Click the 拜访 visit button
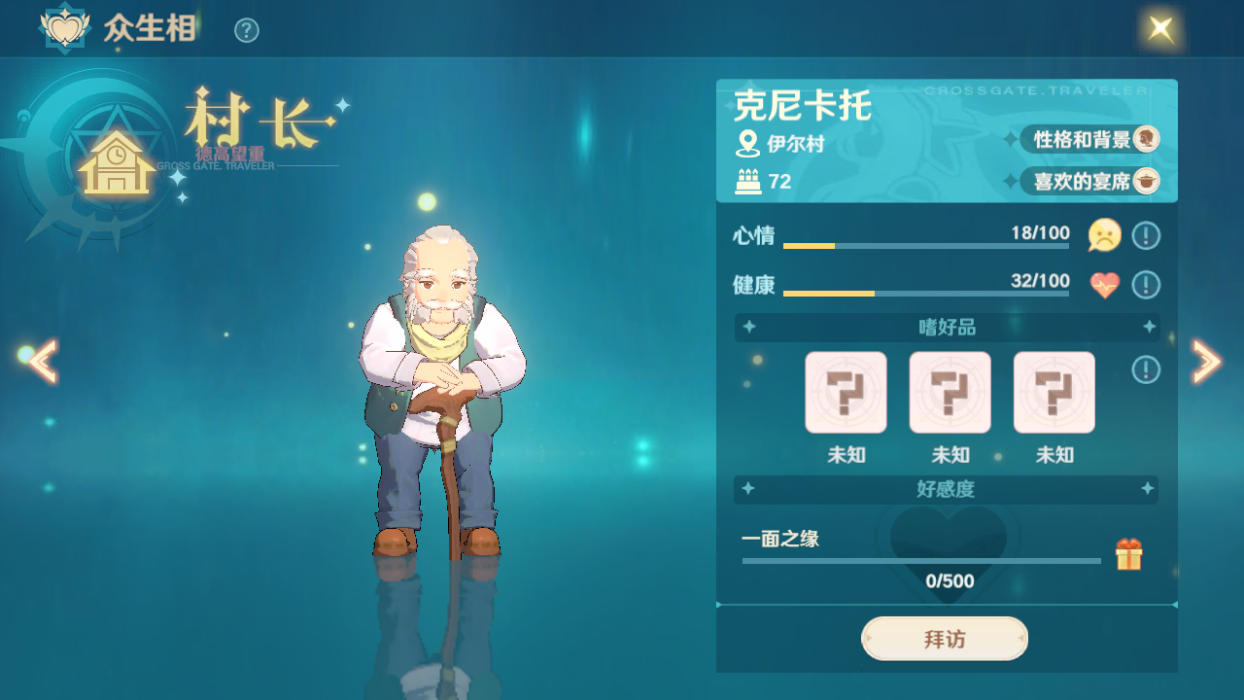The width and height of the screenshot is (1244, 700). click(944, 639)
